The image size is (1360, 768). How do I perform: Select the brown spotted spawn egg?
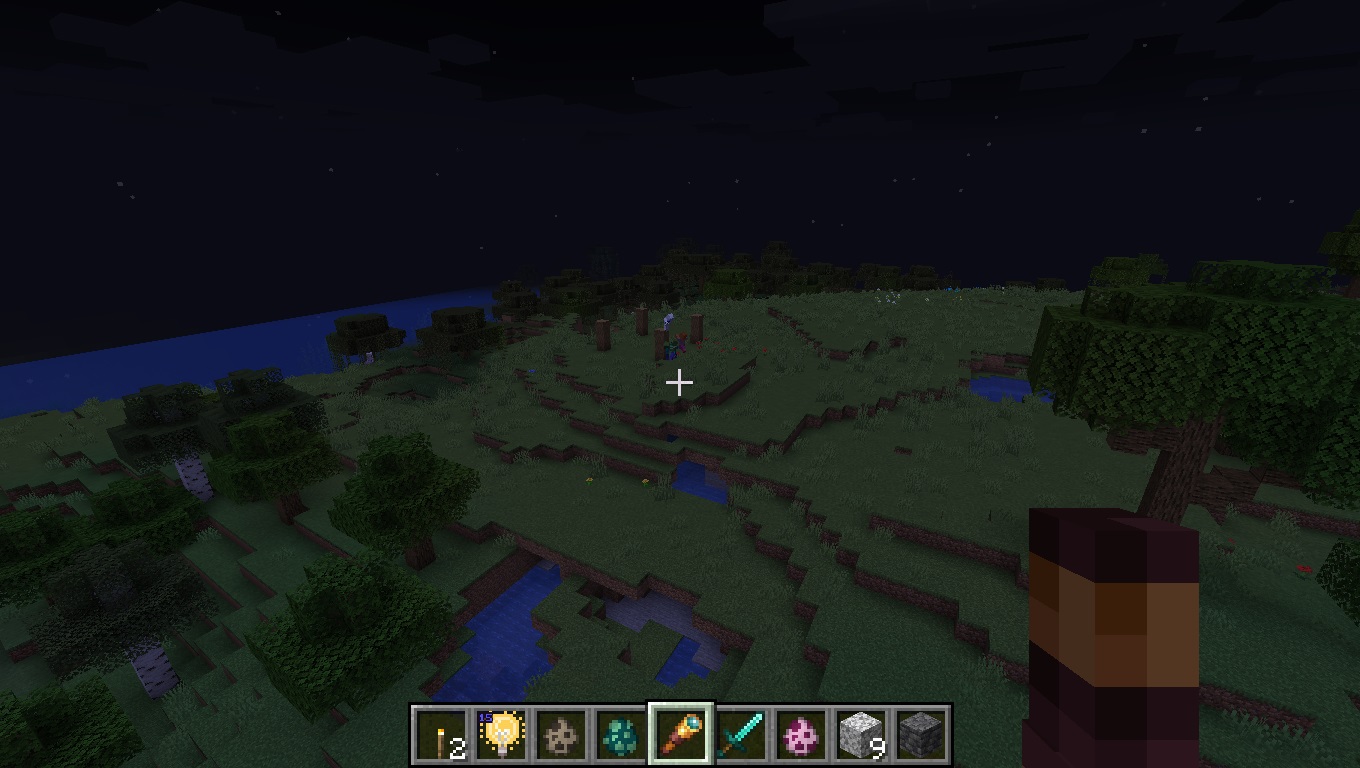pyautogui.click(x=561, y=736)
